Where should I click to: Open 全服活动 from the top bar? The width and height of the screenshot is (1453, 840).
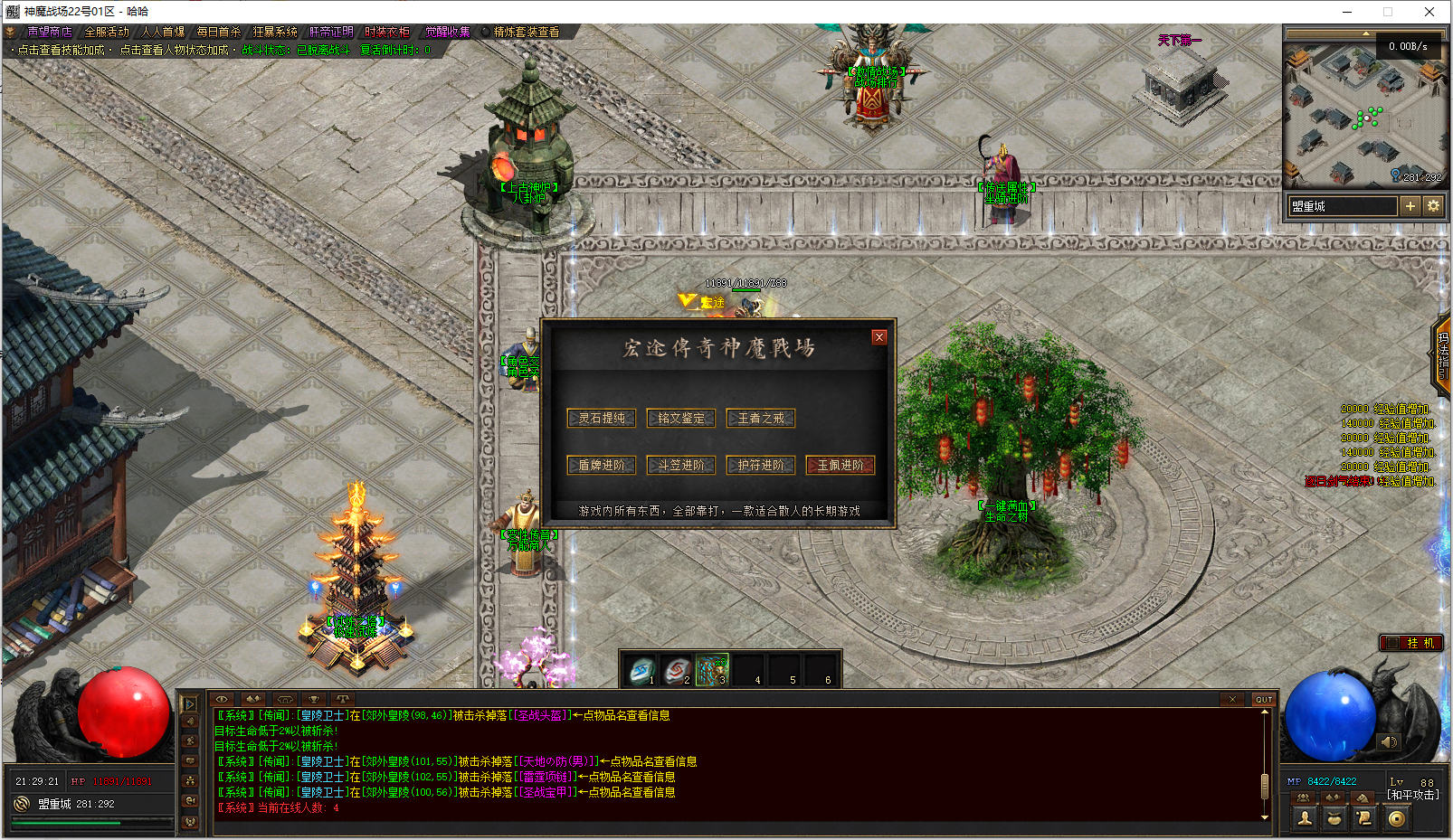[107, 32]
